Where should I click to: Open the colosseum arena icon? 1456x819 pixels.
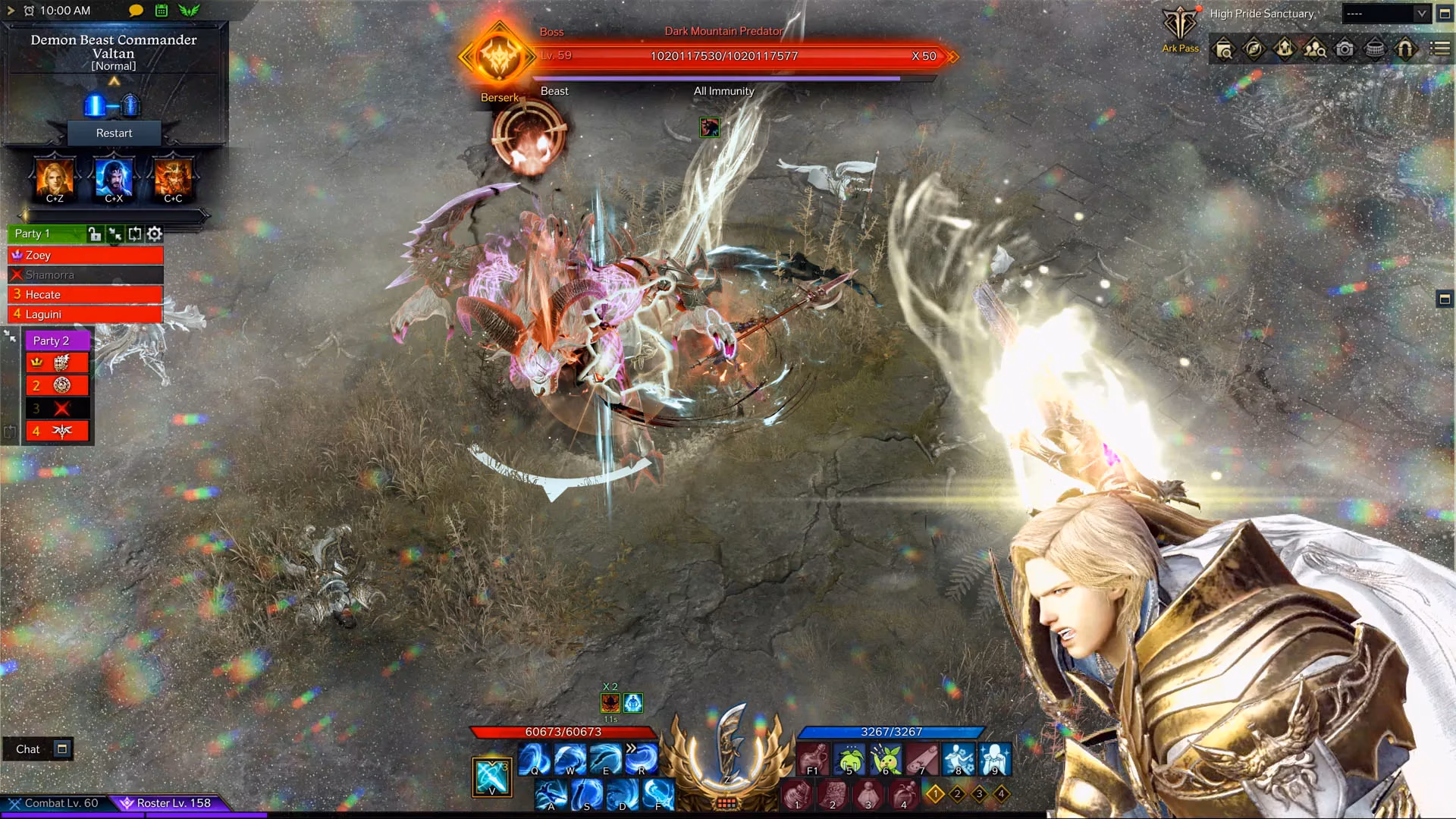tap(1375, 49)
